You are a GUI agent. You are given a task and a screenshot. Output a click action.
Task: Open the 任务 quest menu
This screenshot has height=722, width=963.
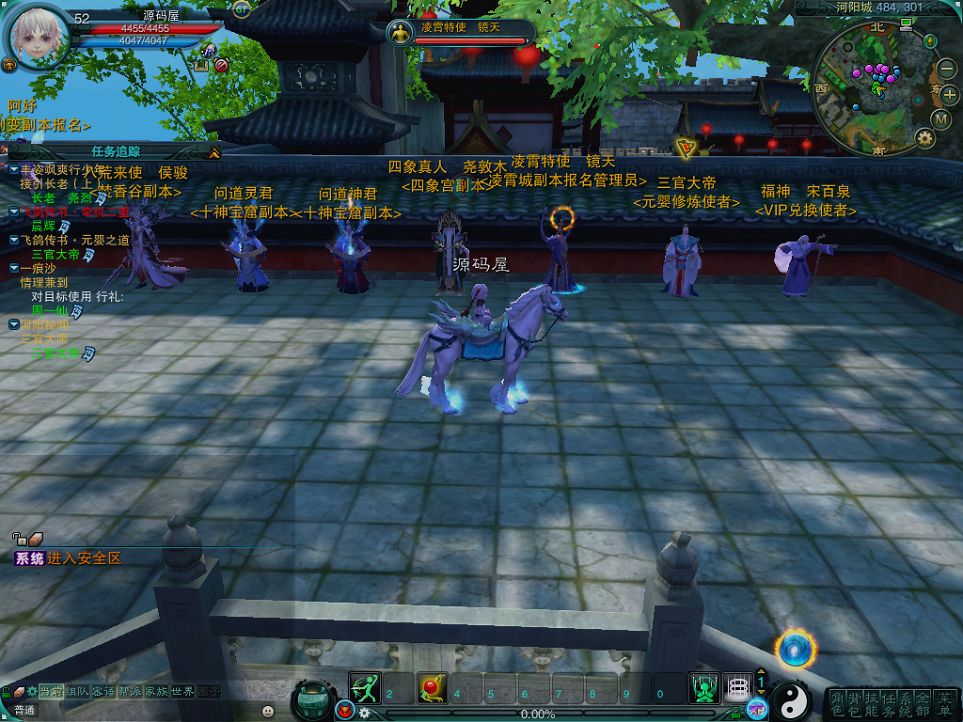coord(889,702)
